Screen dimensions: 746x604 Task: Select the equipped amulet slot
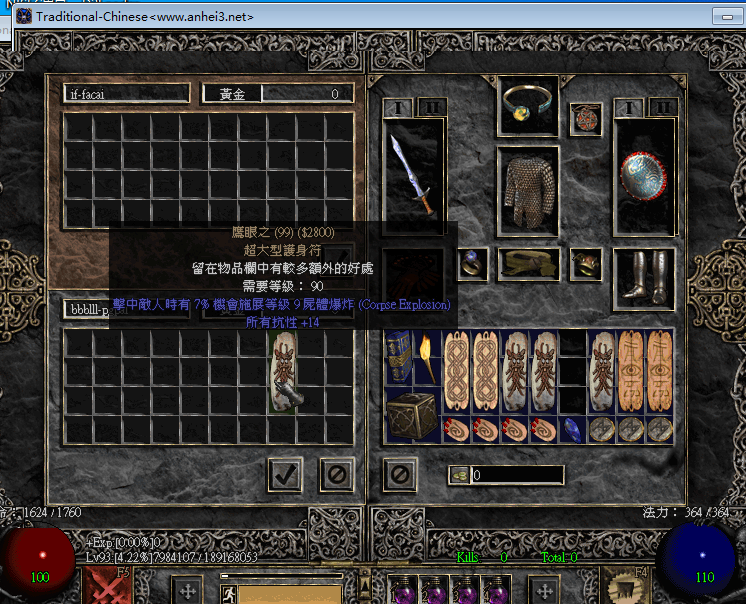pyautogui.click(x=585, y=120)
